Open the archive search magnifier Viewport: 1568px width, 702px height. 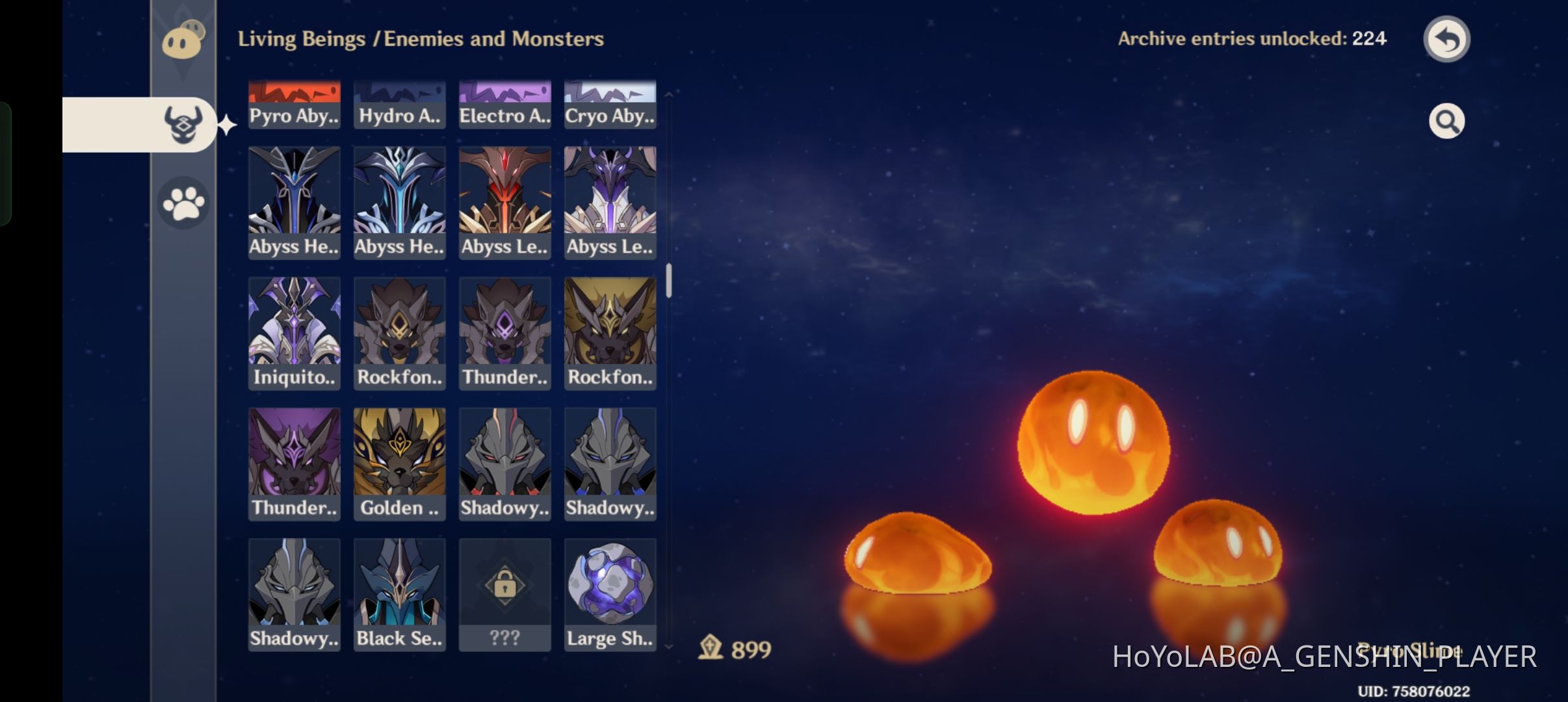point(1446,120)
